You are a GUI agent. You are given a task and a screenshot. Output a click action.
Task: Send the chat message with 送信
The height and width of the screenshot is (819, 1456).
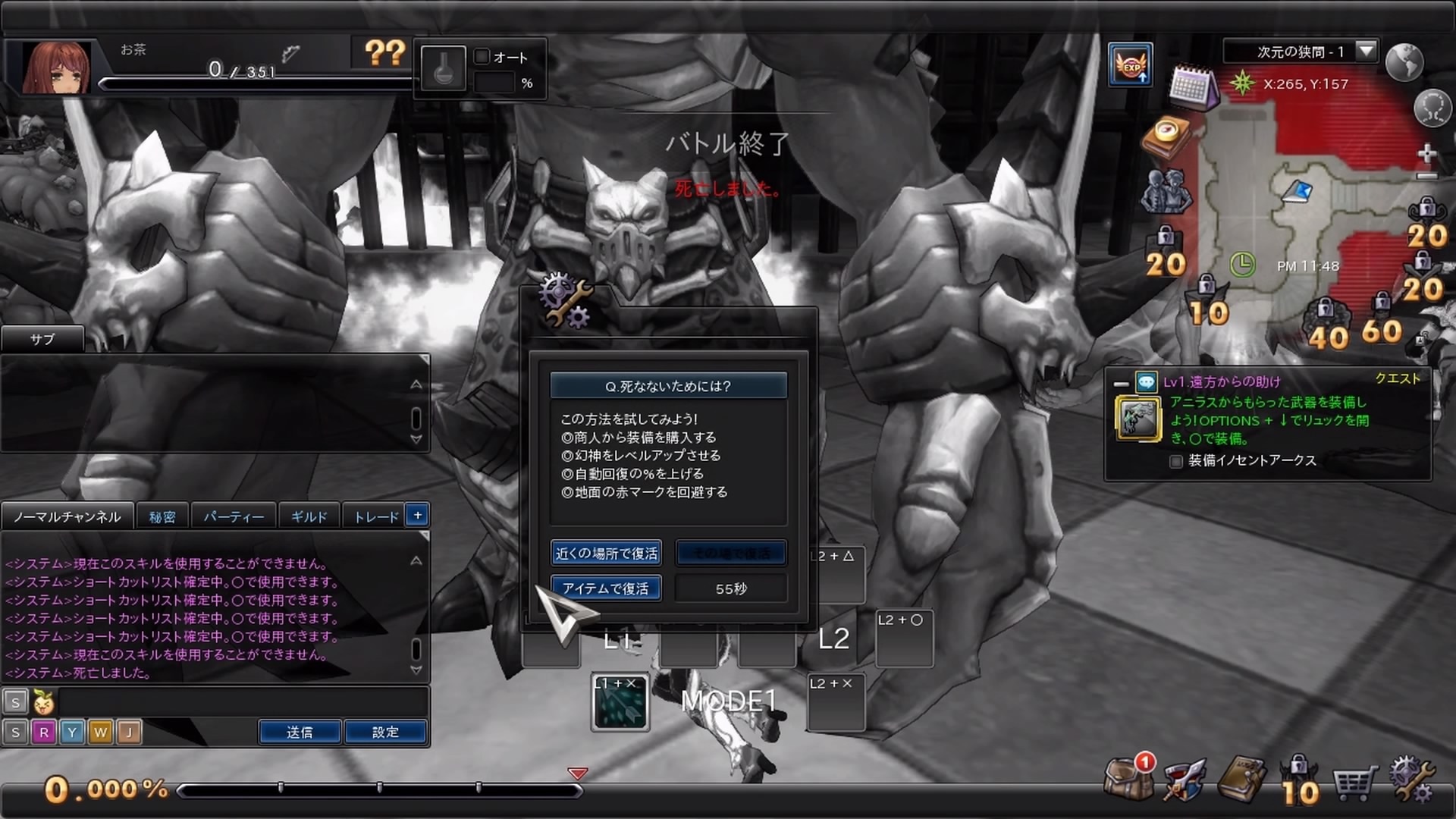click(300, 733)
